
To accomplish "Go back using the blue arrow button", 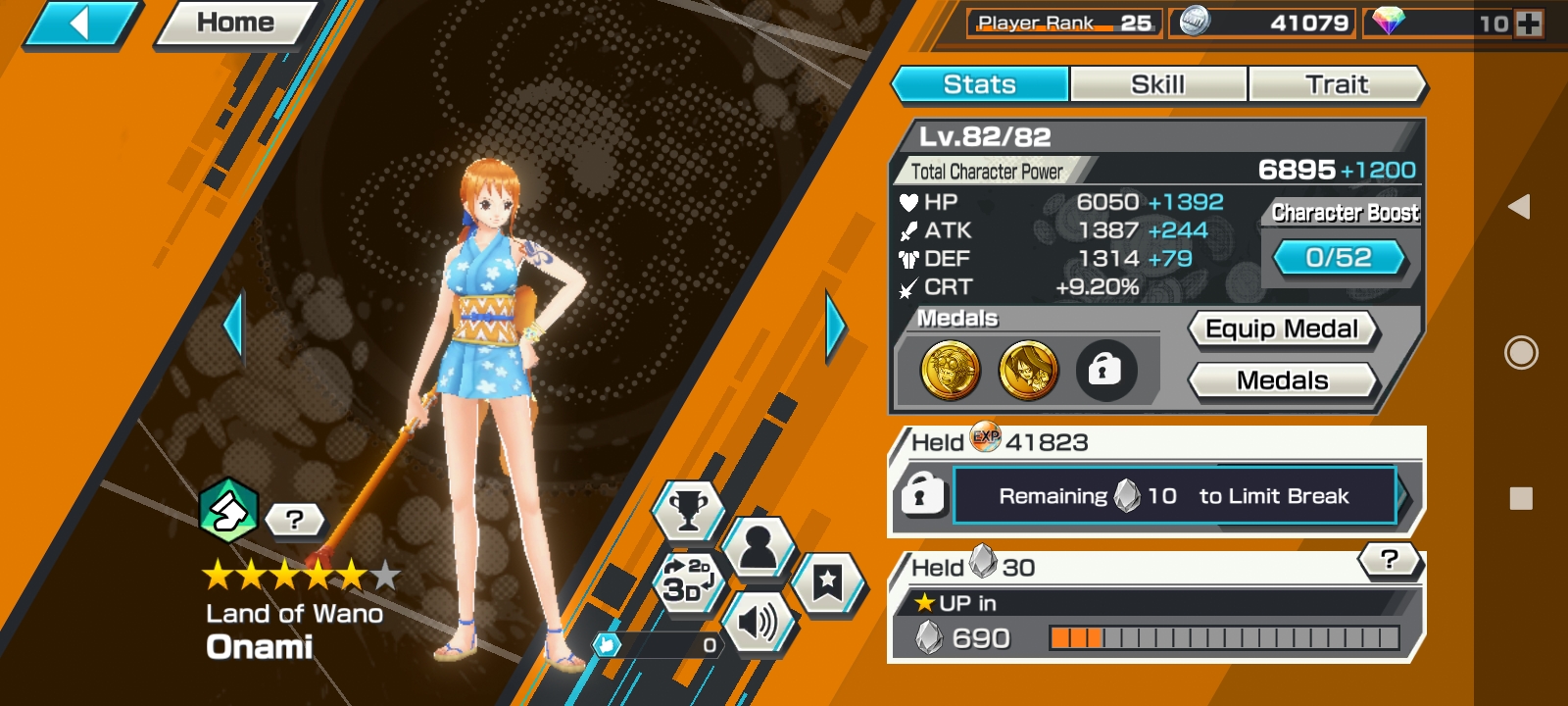I will point(80,24).
